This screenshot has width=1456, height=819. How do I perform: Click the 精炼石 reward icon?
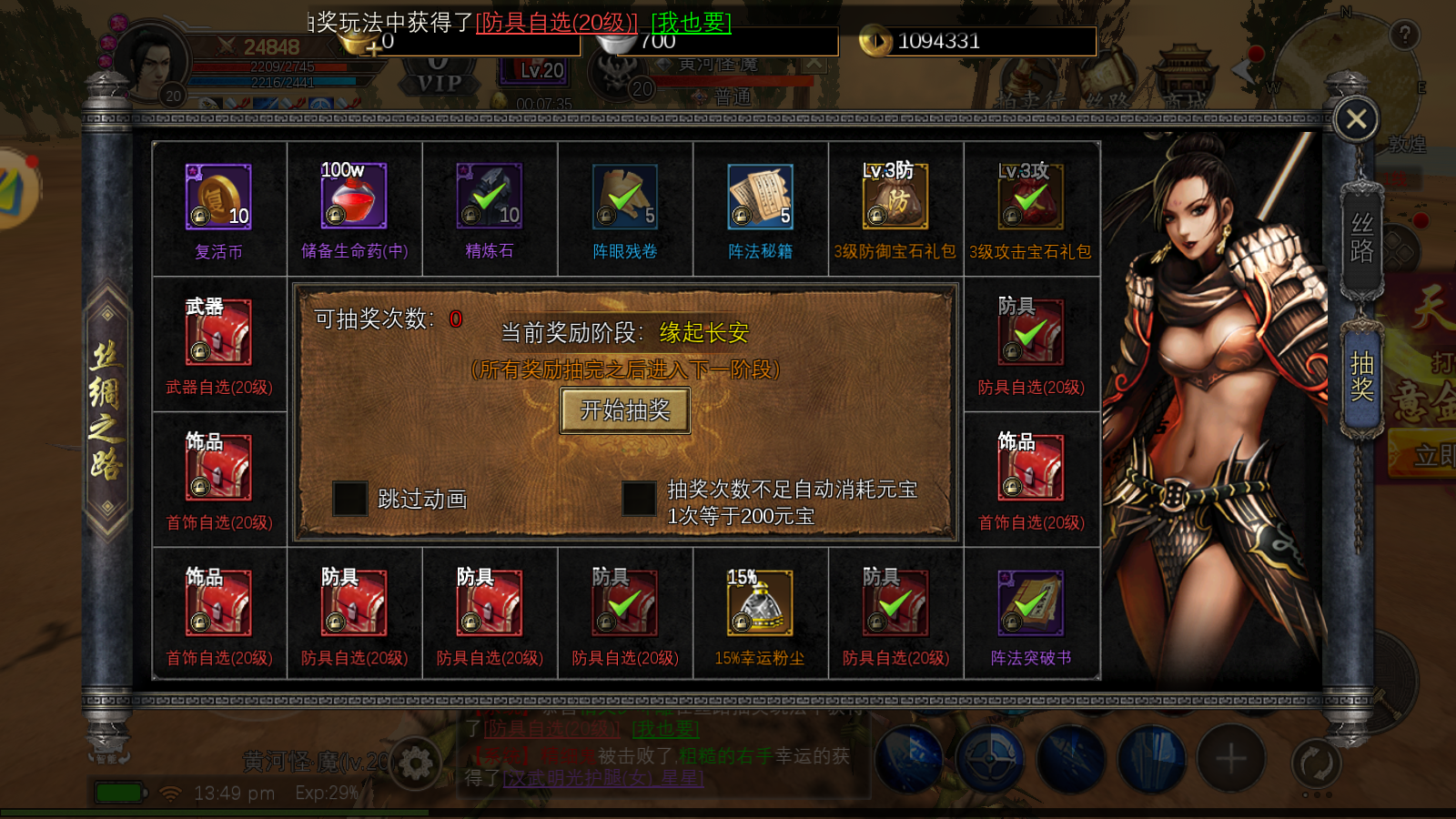tap(490, 195)
